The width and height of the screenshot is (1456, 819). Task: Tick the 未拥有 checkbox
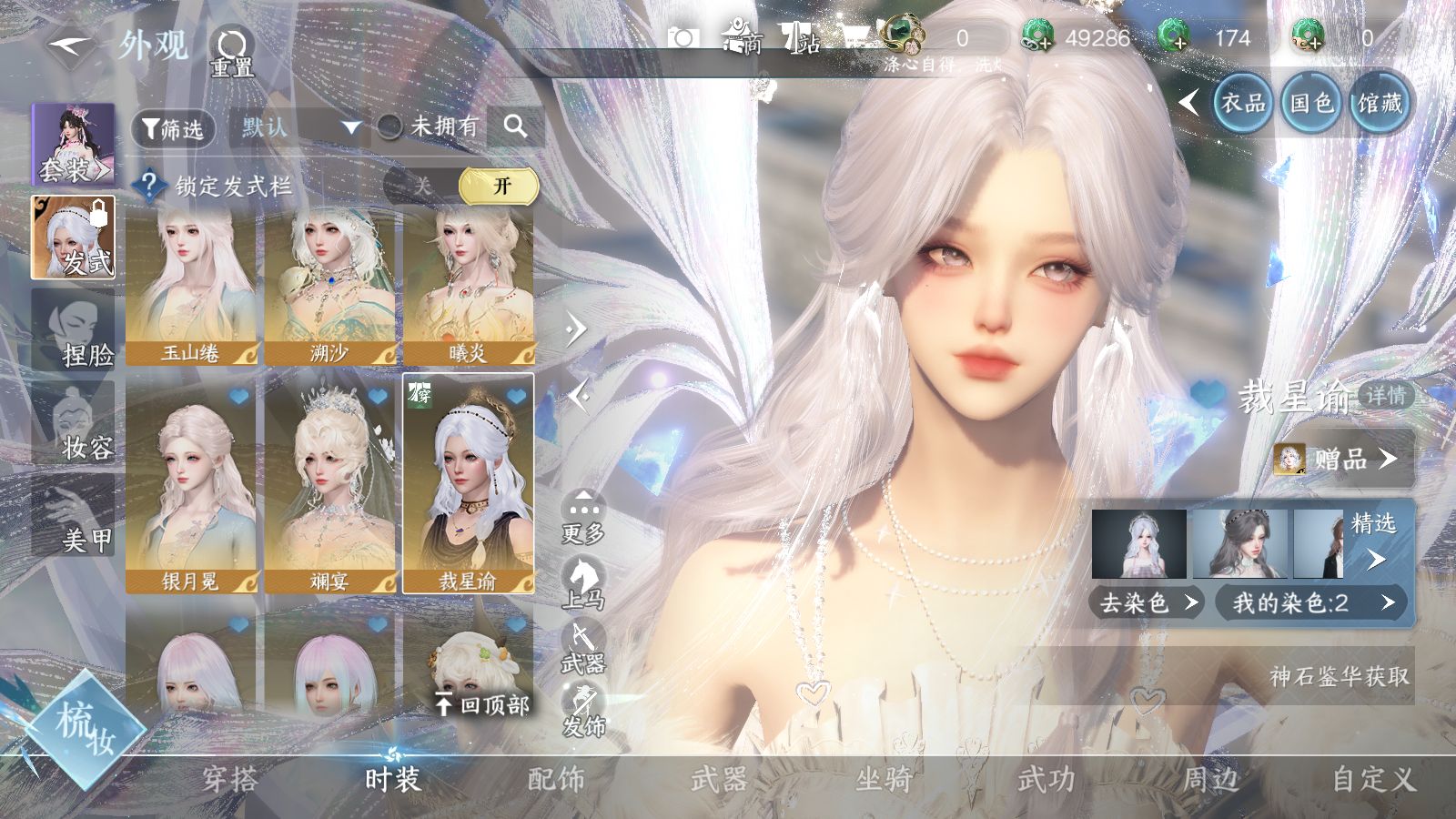pos(390,127)
